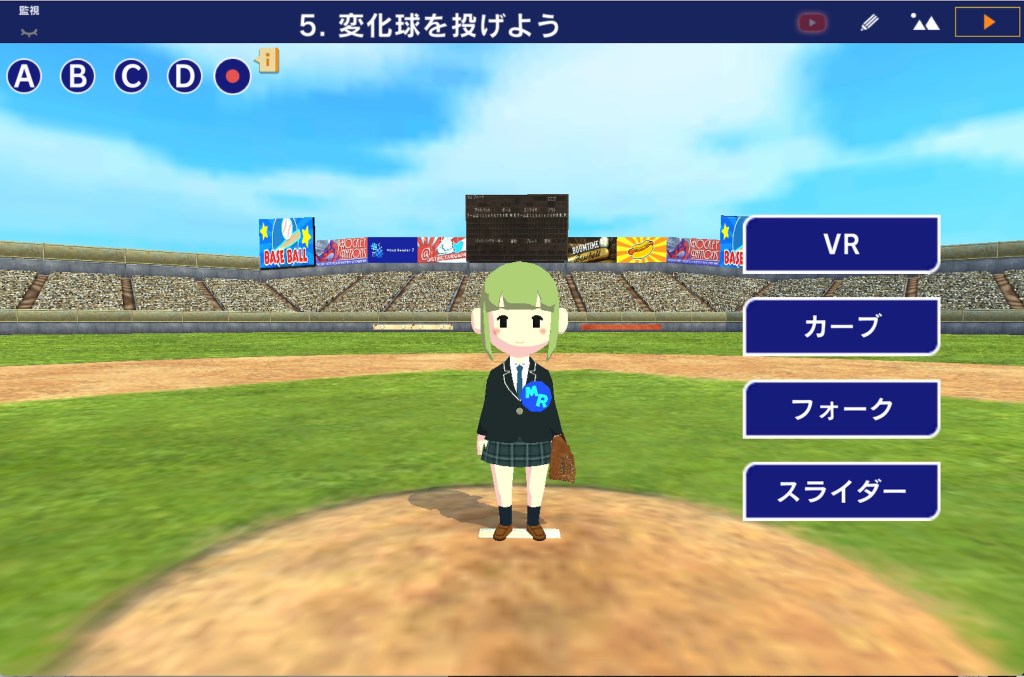
Task: Open the red video player icon
Action: tap(812, 22)
